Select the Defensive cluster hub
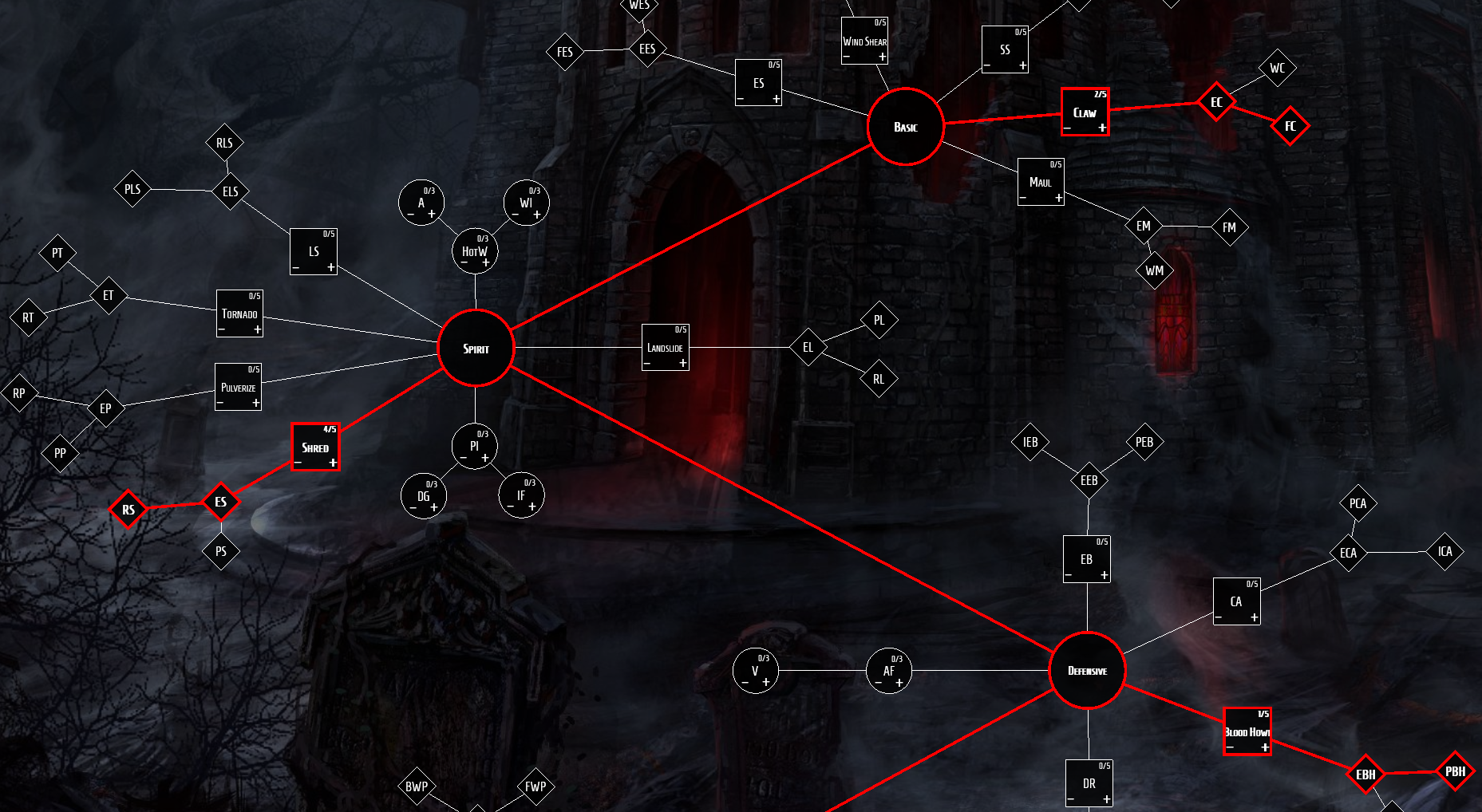The height and width of the screenshot is (812, 1482). tap(1088, 670)
